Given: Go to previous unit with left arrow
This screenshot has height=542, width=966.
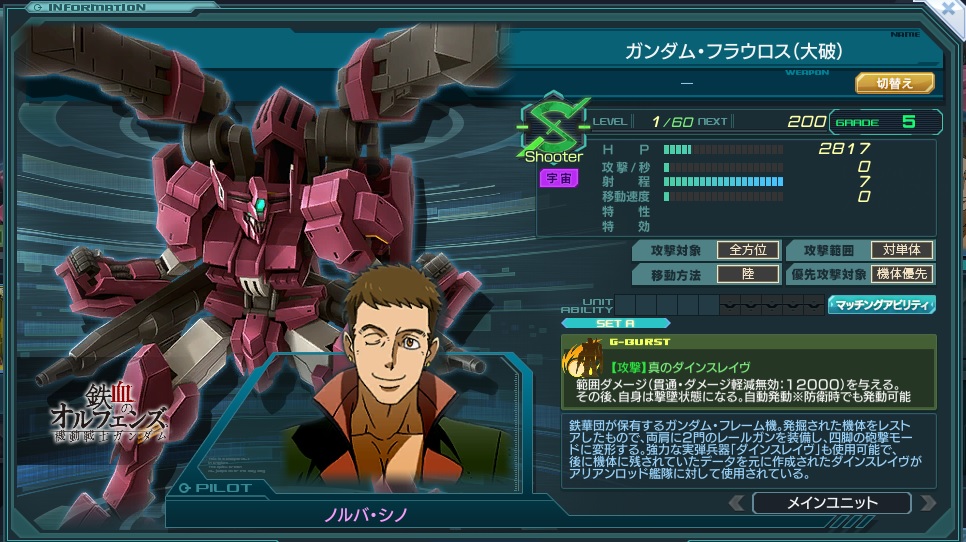Looking at the screenshot, I should [736, 503].
